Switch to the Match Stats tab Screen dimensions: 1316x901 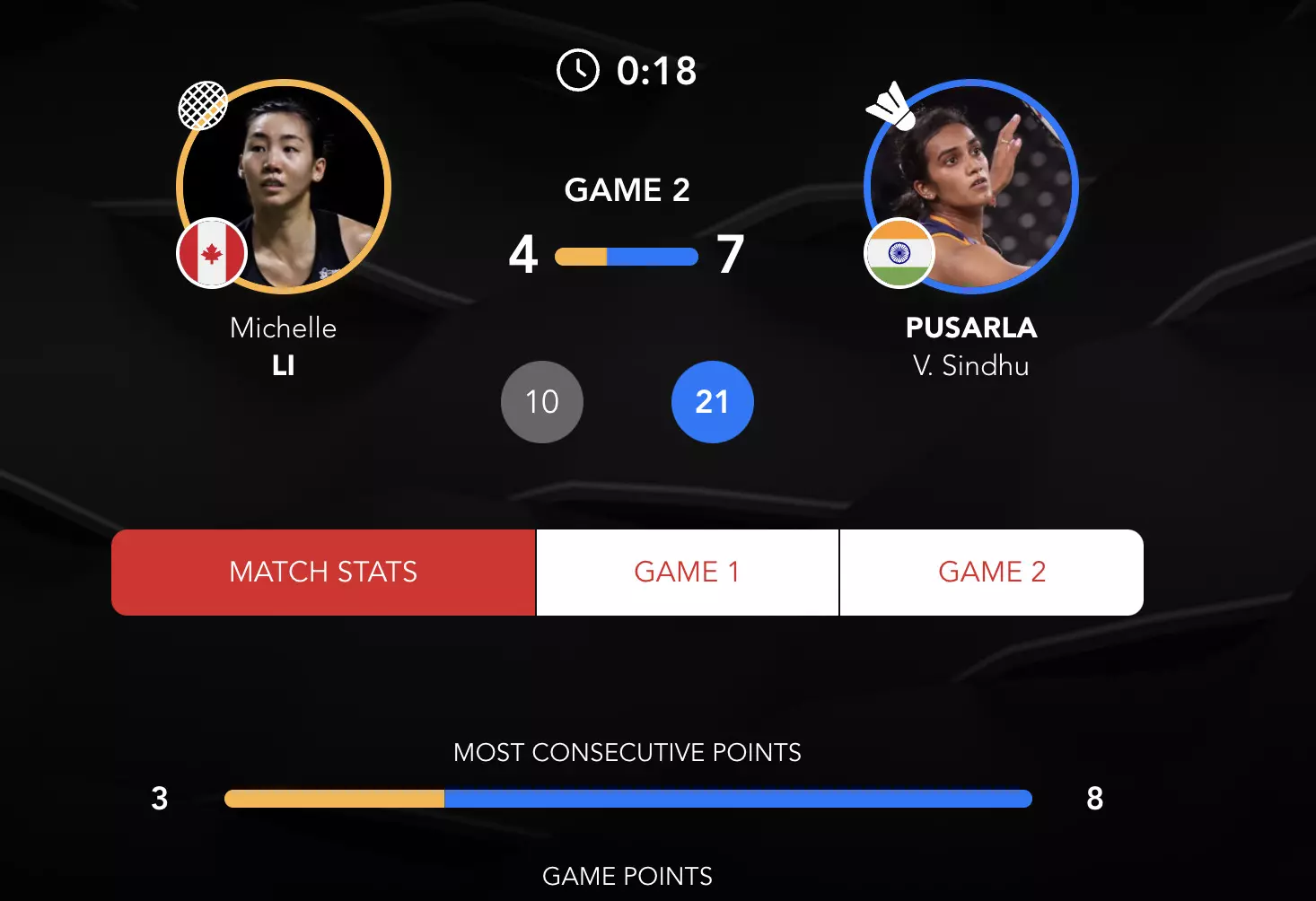(x=323, y=573)
